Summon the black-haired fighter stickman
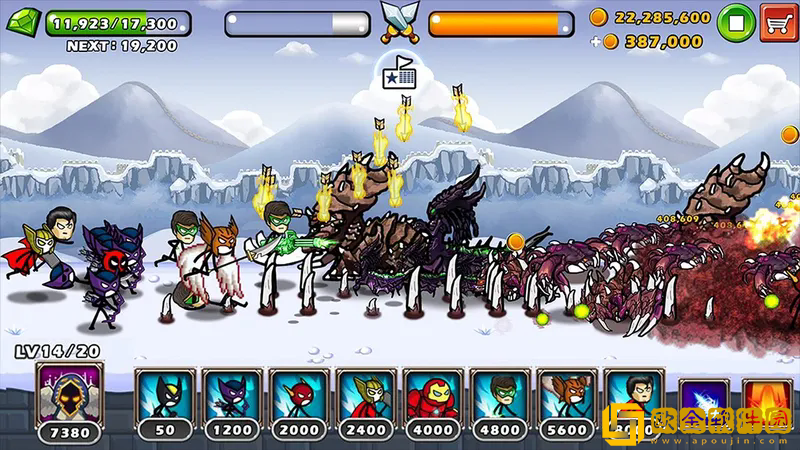 [x=634, y=397]
